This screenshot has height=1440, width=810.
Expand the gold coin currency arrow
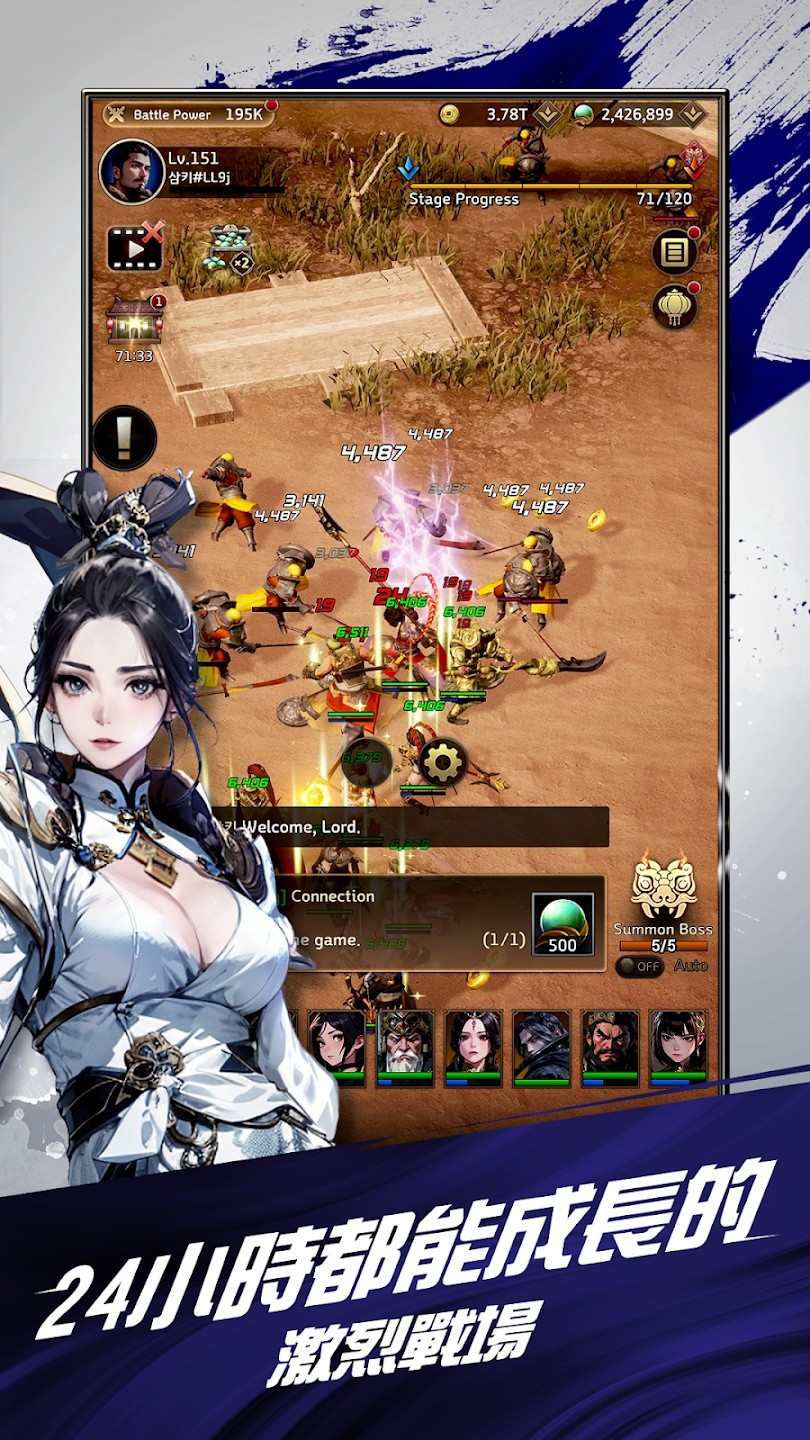tap(547, 114)
